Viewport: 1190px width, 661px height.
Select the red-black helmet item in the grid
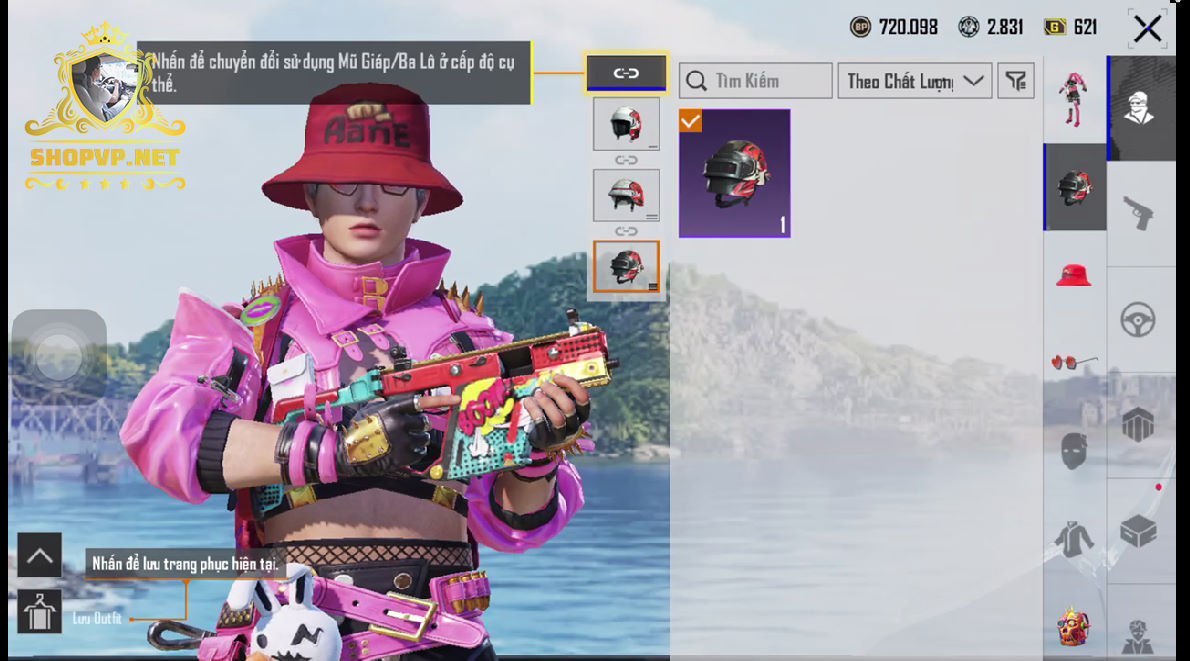pyautogui.click(x=734, y=173)
